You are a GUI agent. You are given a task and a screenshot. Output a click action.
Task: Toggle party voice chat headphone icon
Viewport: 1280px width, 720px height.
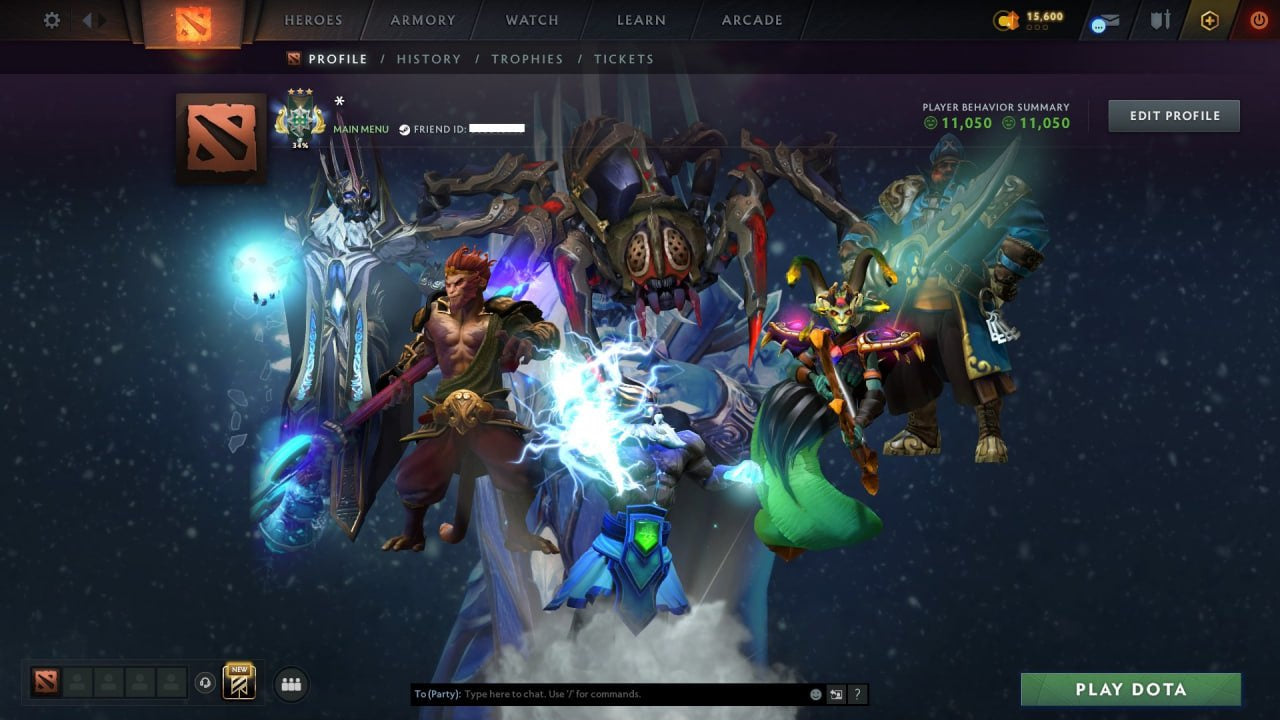207,684
